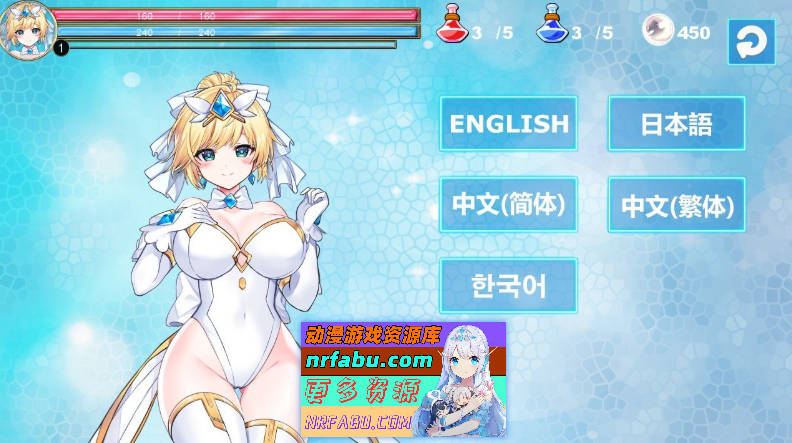Use the blue mana potion icon
Viewport: 792px width, 443px height.
tap(551, 26)
